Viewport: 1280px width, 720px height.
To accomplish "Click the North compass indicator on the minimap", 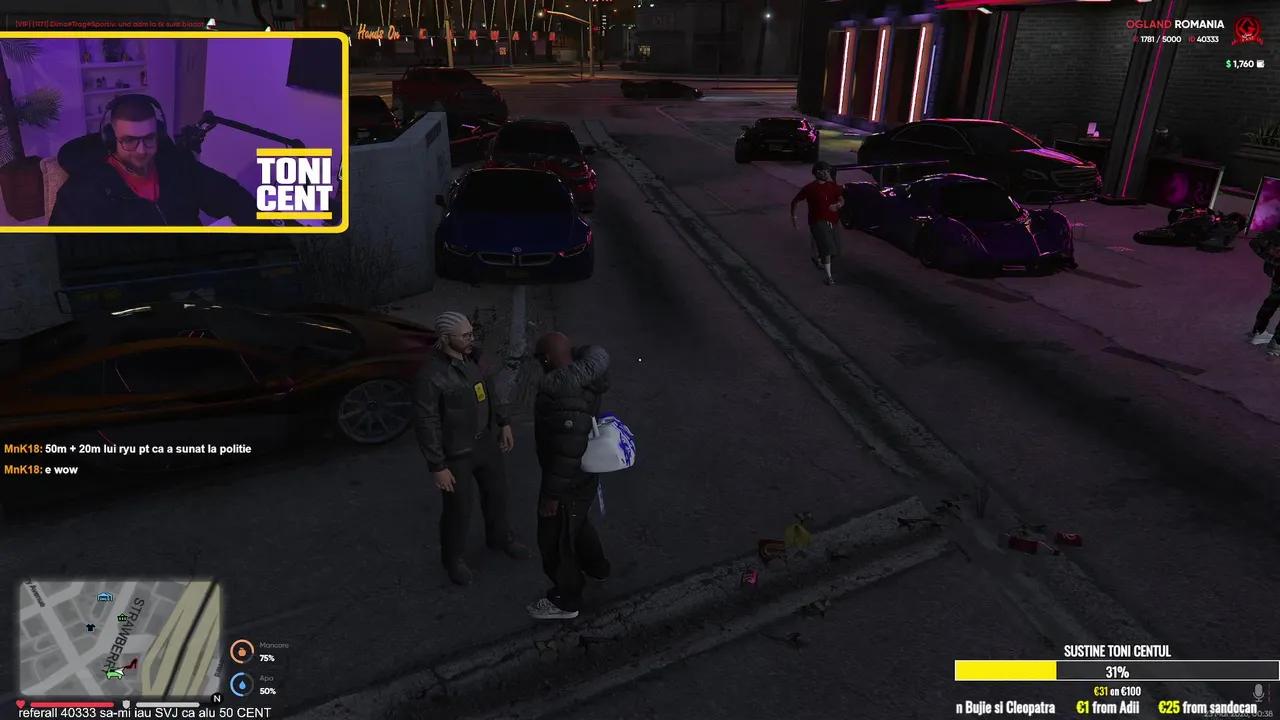I will [x=217, y=698].
